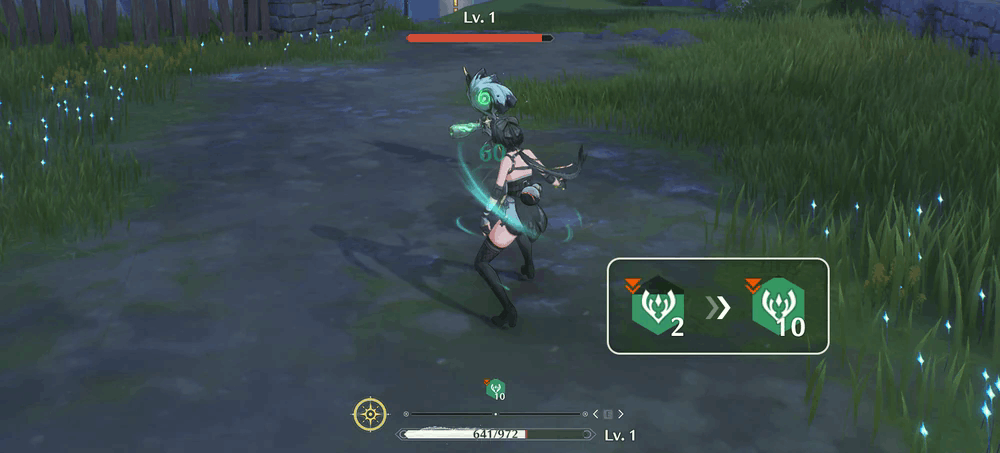Inspect the debuff icon showing 2 stacks
Viewport: 1000px width, 453px height.
[656, 307]
